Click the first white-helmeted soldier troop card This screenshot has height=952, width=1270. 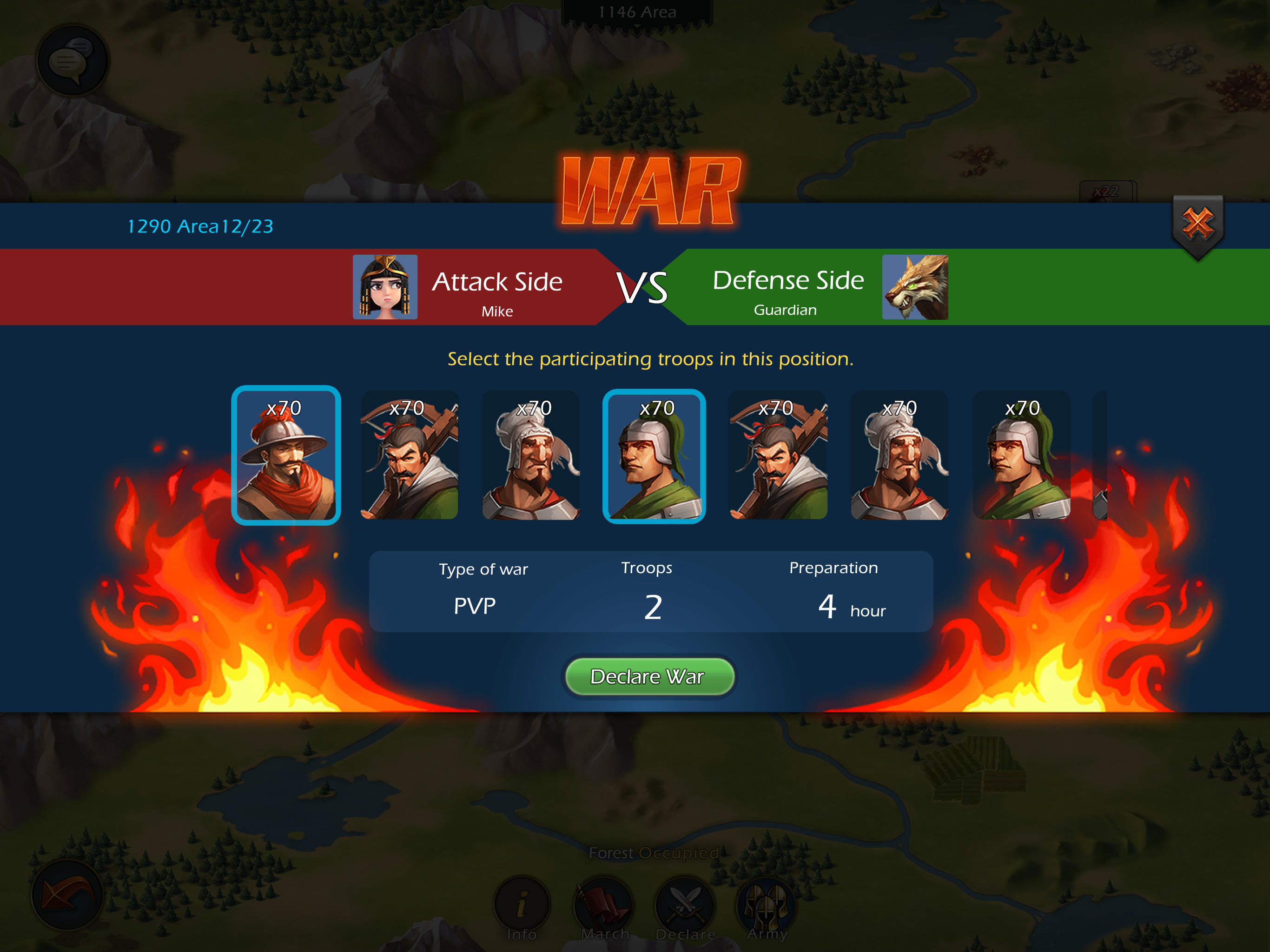pos(531,456)
